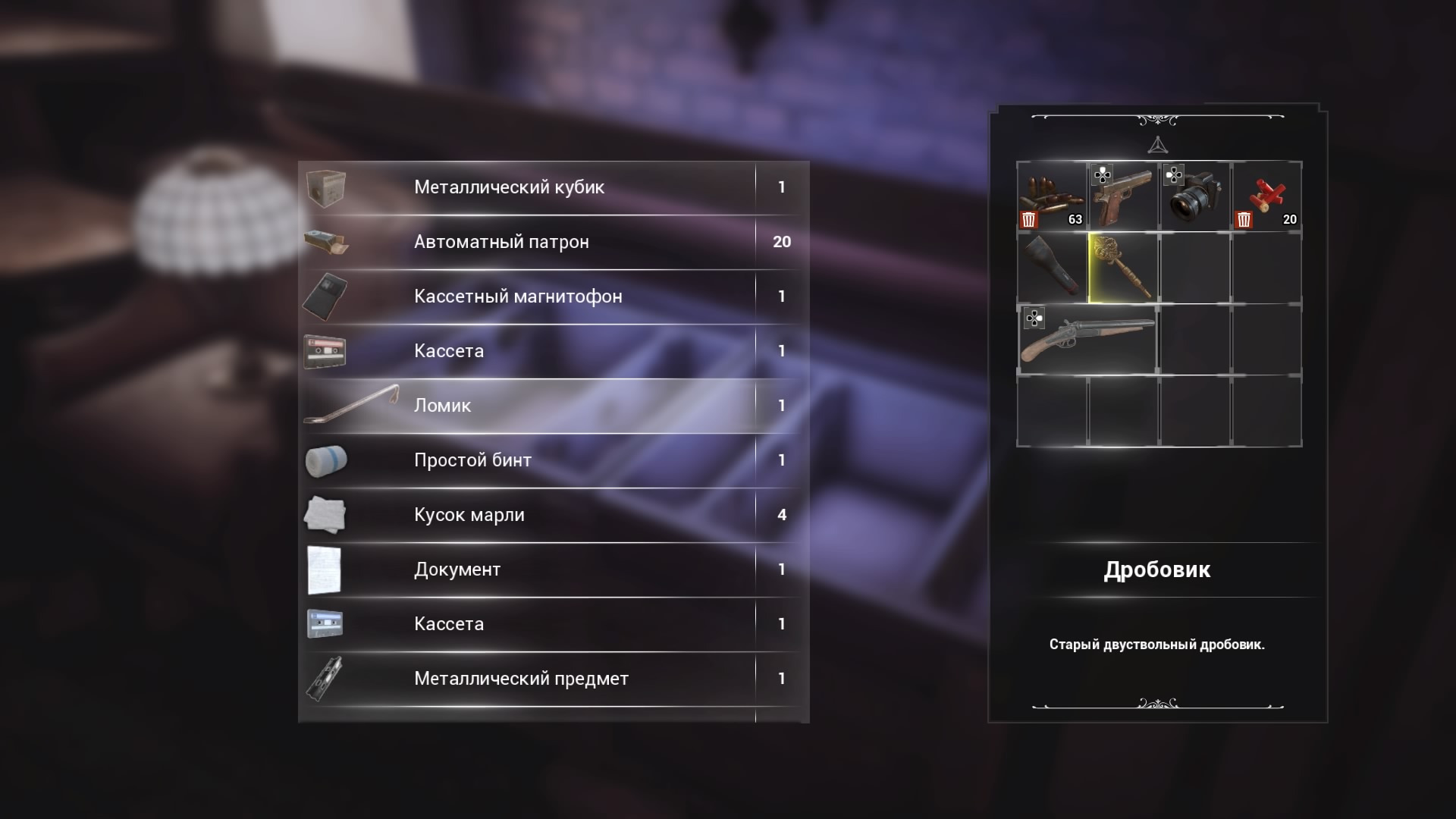The width and height of the screenshot is (1456, 819).
Task: Choose the double-barreled shotgun slot
Action: click(1087, 340)
